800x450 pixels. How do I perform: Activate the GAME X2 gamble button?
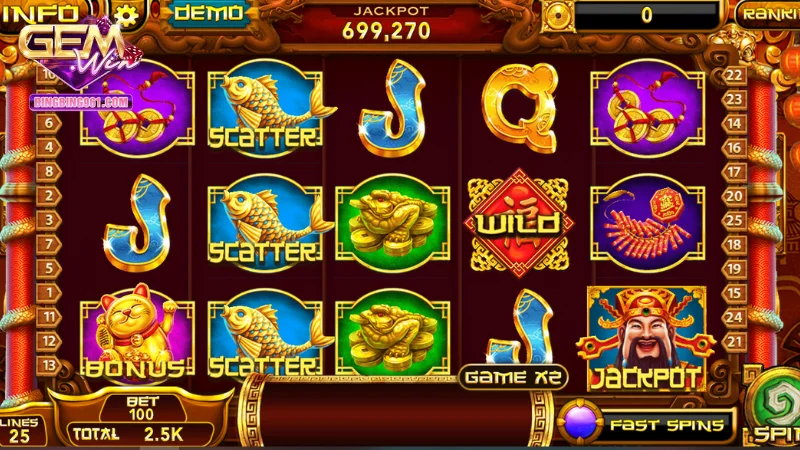click(x=514, y=377)
